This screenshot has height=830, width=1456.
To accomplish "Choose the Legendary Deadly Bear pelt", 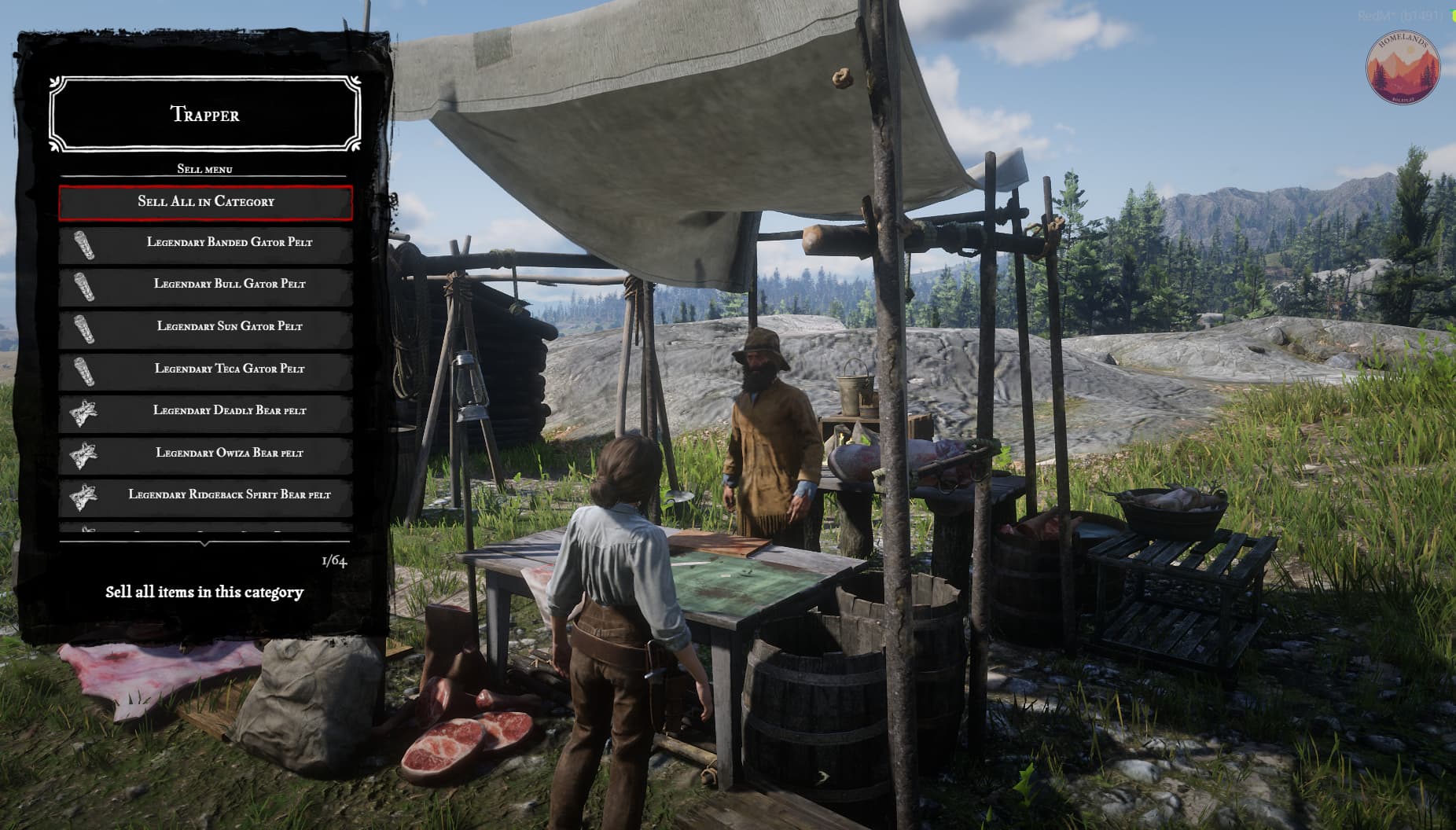I will pyautogui.click(x=205, y=411).
